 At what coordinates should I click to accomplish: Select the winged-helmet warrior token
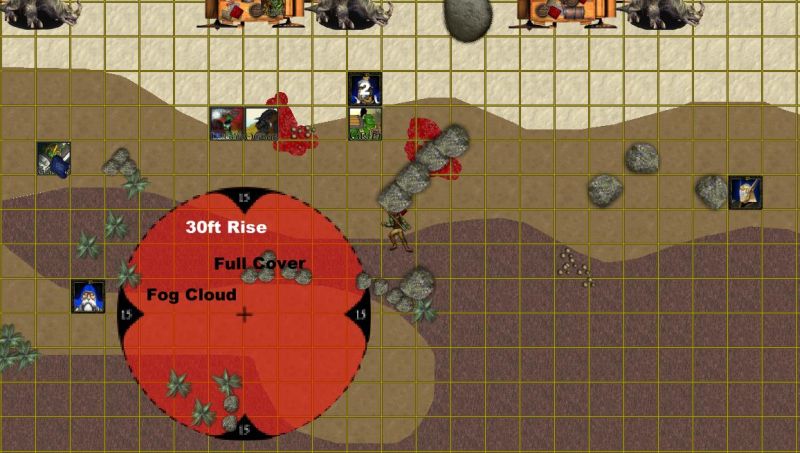click(745, 192)
